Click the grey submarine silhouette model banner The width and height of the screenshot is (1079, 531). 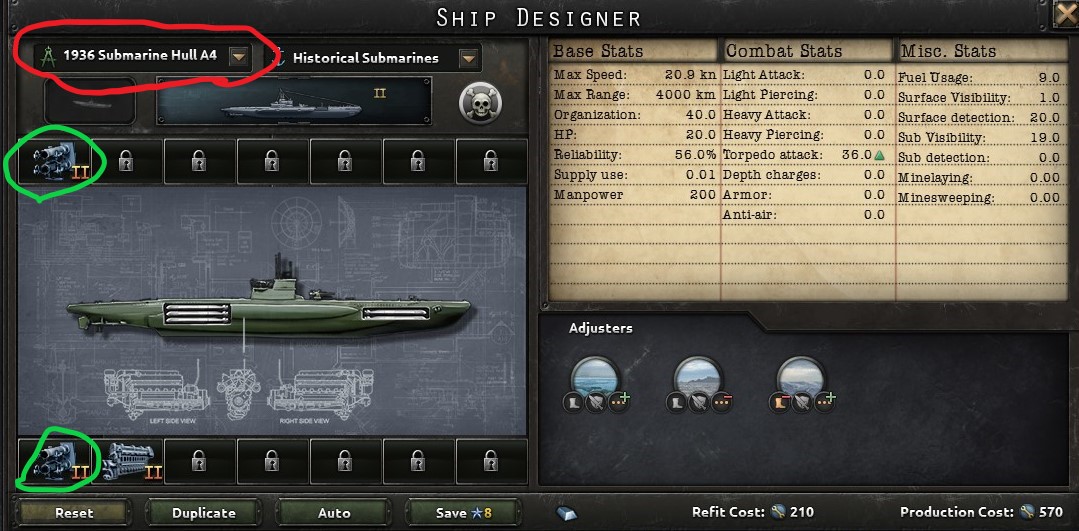tap(295, 103)
